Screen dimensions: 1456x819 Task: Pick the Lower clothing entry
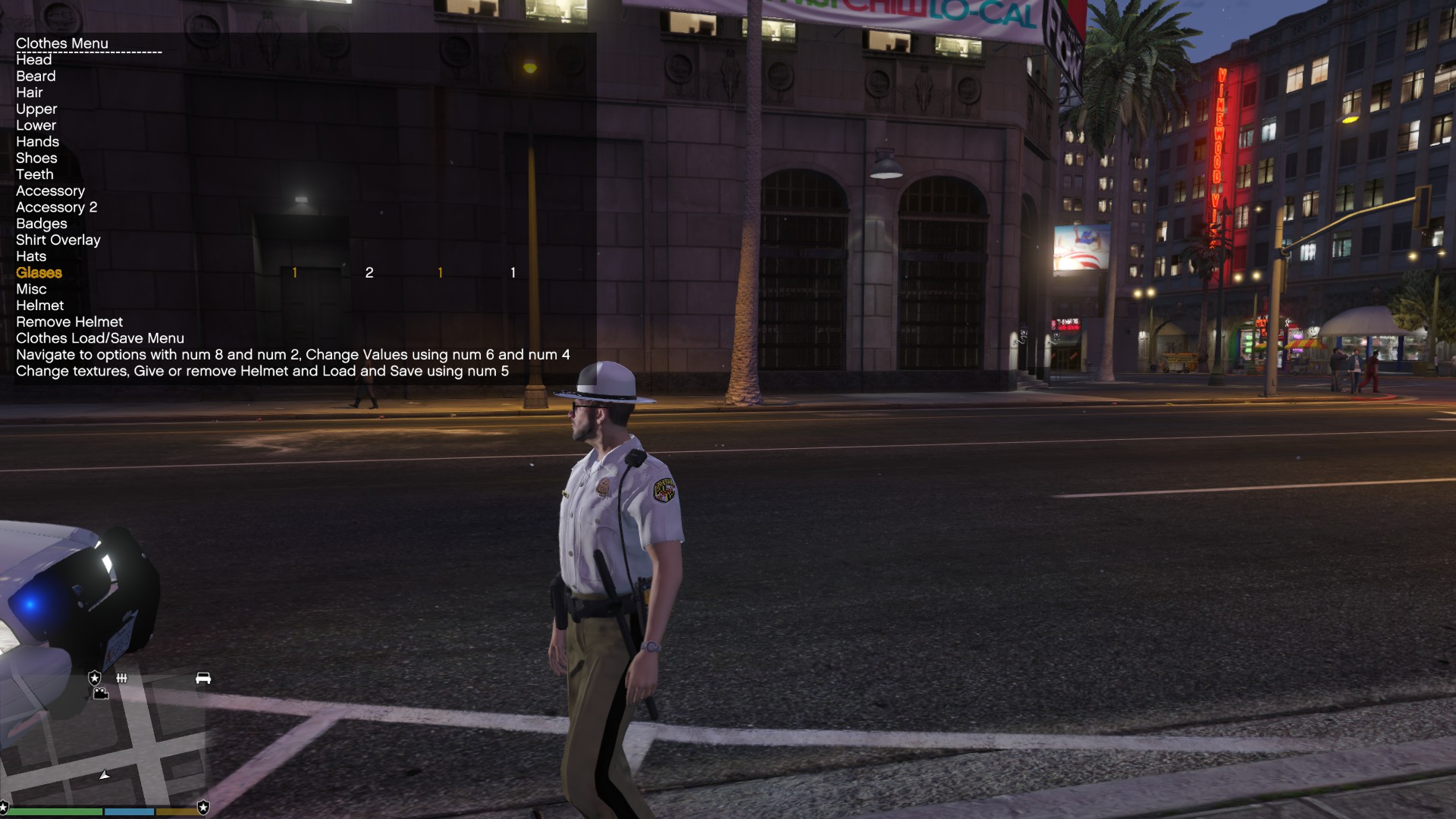36,125
